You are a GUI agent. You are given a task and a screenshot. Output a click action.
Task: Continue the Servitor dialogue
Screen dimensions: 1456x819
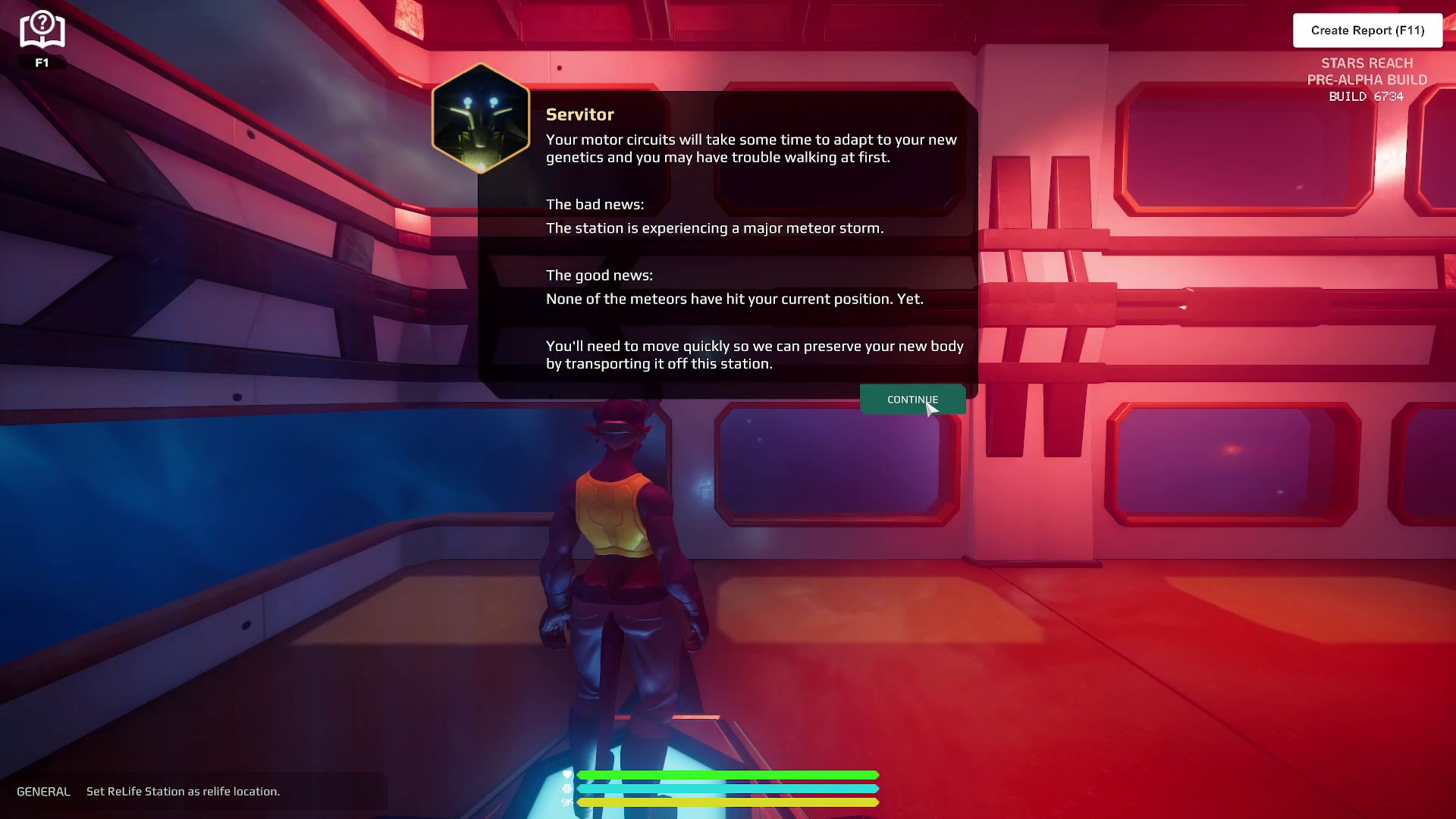912,400
